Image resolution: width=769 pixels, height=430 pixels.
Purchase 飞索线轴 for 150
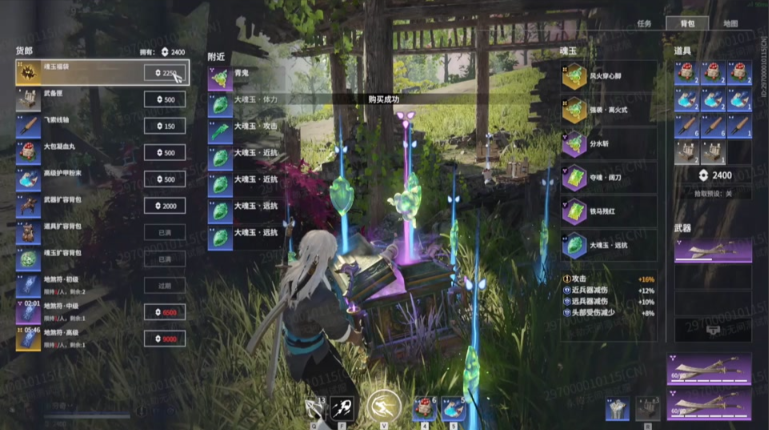coord(165,126)
